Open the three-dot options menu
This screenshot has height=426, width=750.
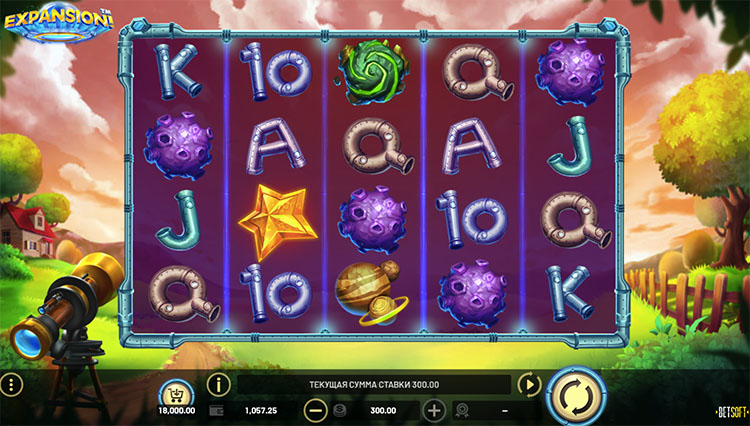pos(11,385)
